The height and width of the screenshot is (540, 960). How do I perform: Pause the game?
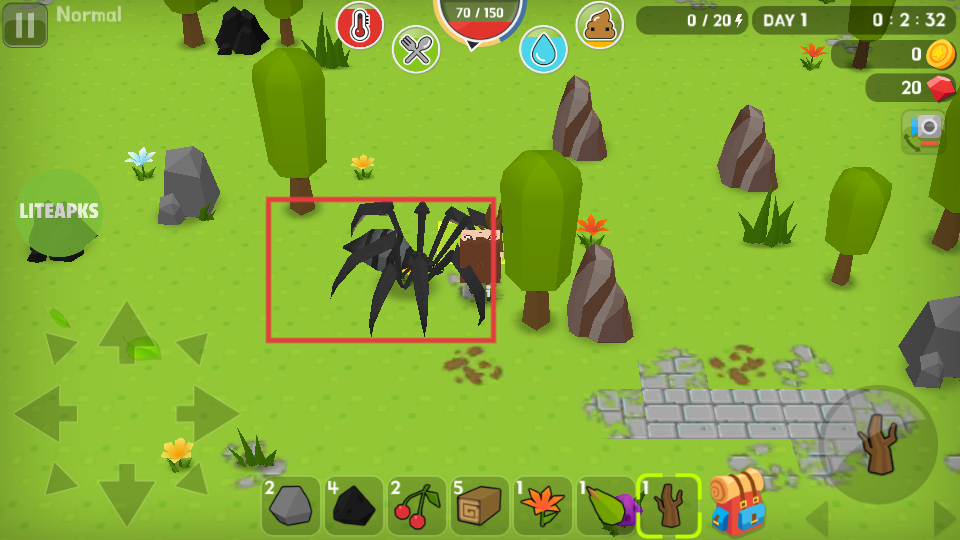click(25, 25)
